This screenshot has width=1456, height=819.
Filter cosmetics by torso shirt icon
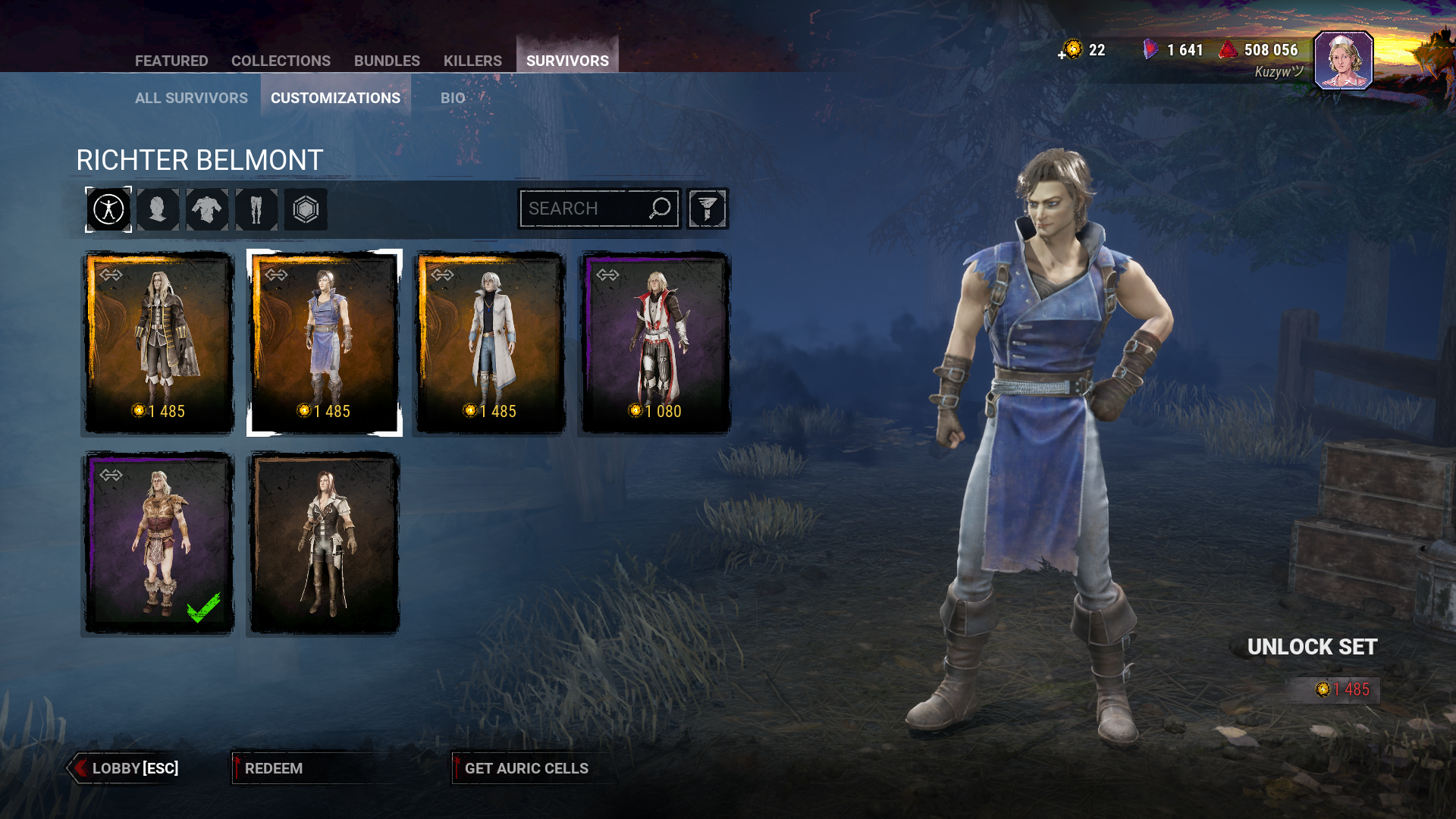click(207, 209)
